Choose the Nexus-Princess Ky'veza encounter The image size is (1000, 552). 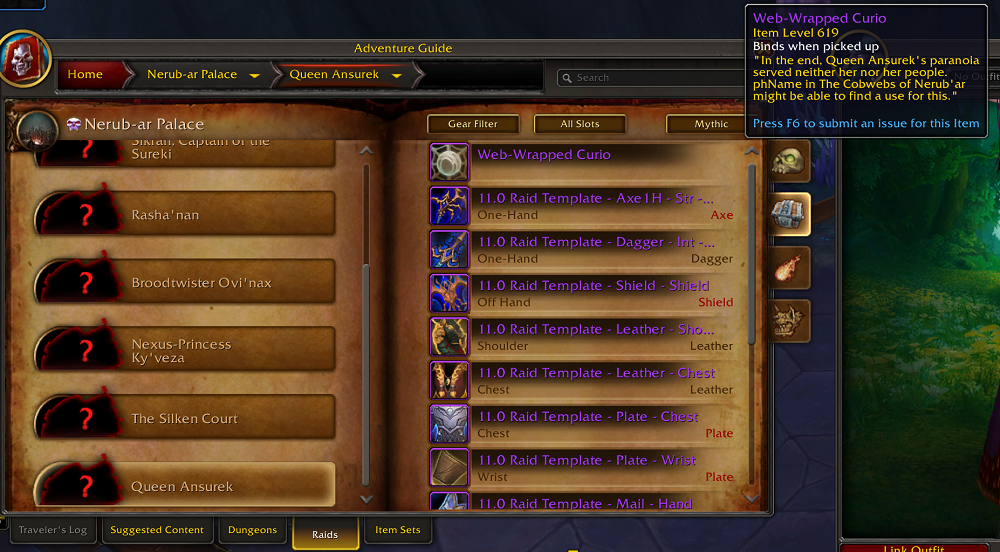[228, 351]
